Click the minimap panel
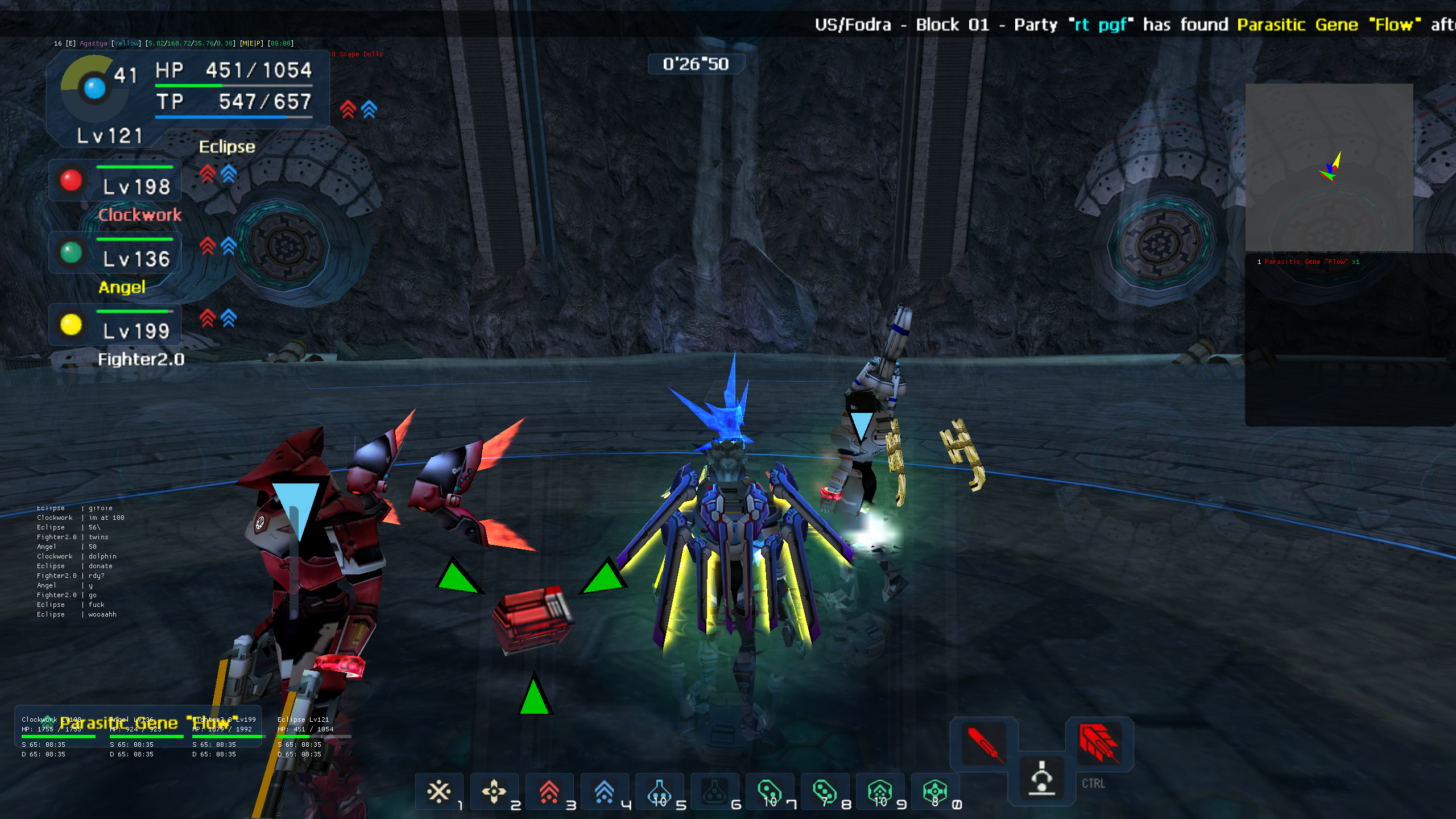Viewport: 1456px width, 819px height. (x=1329, y=168)
